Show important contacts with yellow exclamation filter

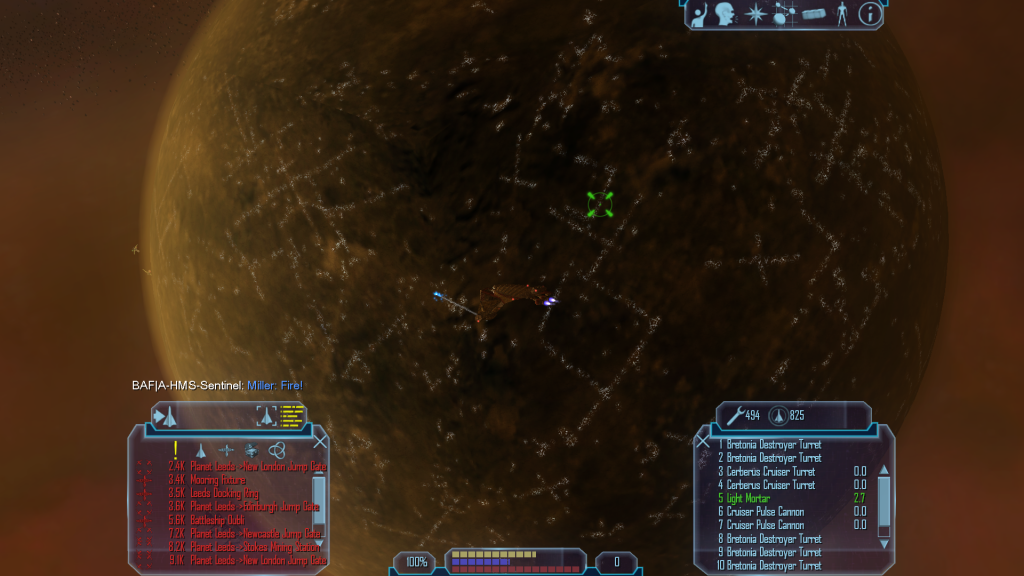pos(176,450)
